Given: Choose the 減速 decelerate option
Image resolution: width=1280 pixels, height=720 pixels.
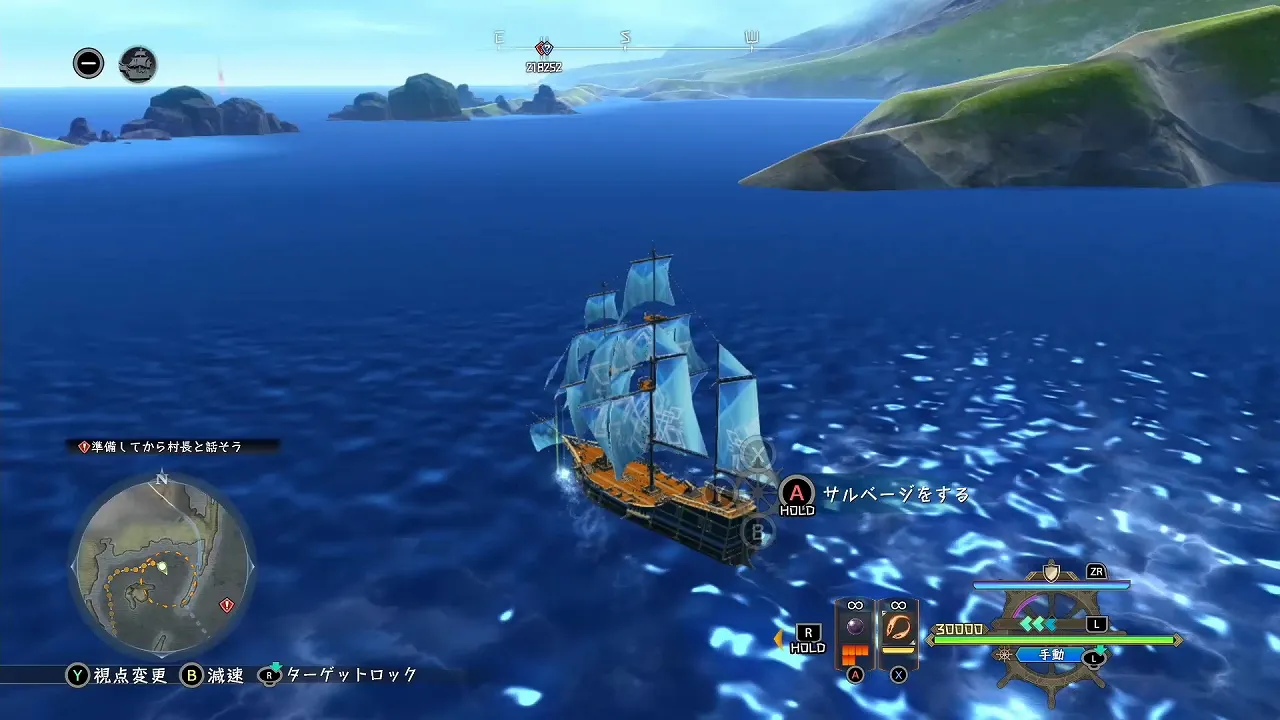Looking at the screenshot, I should (213, 675).
